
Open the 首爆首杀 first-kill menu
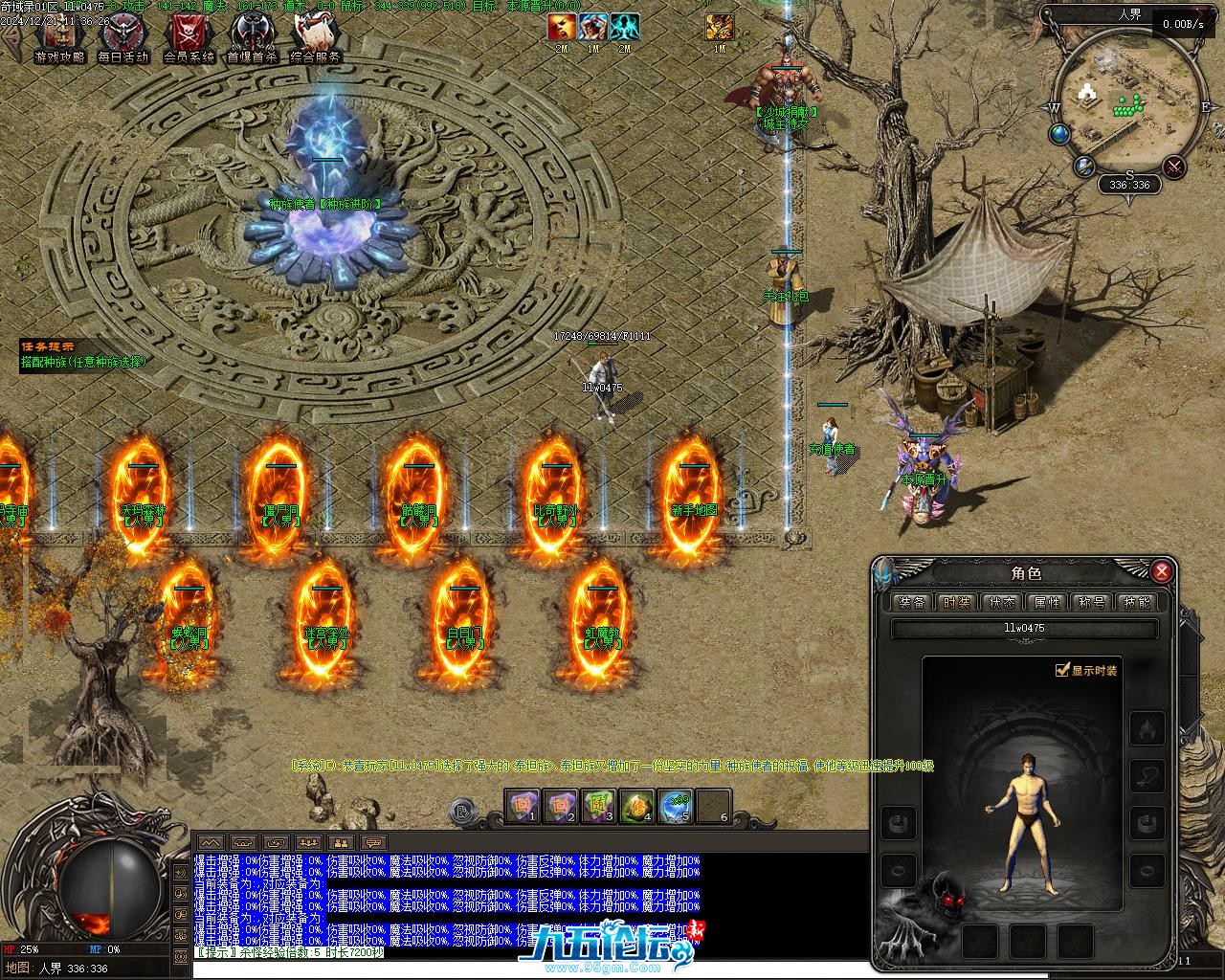252,36
